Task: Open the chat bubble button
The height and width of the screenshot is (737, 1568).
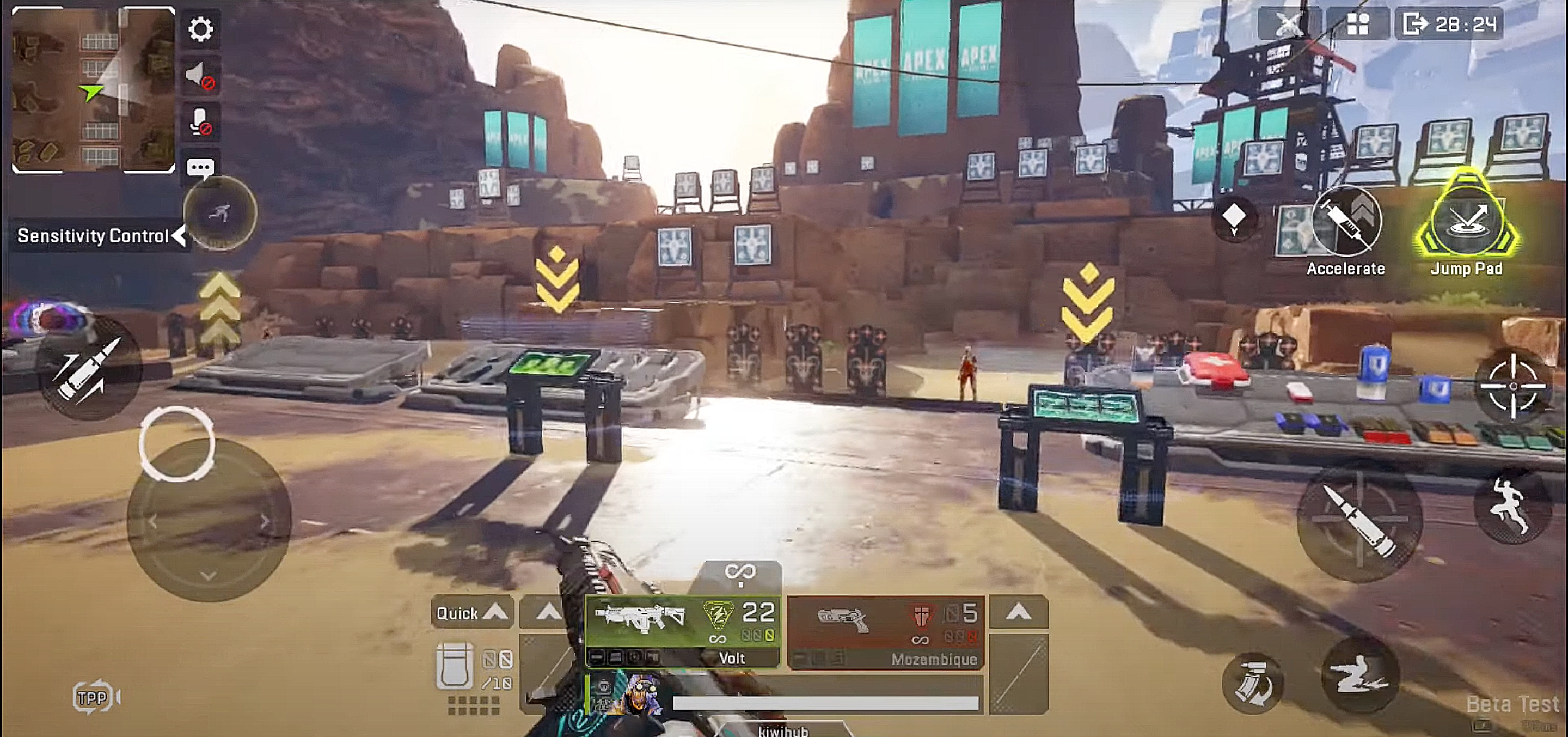Action: click(200, 168)
